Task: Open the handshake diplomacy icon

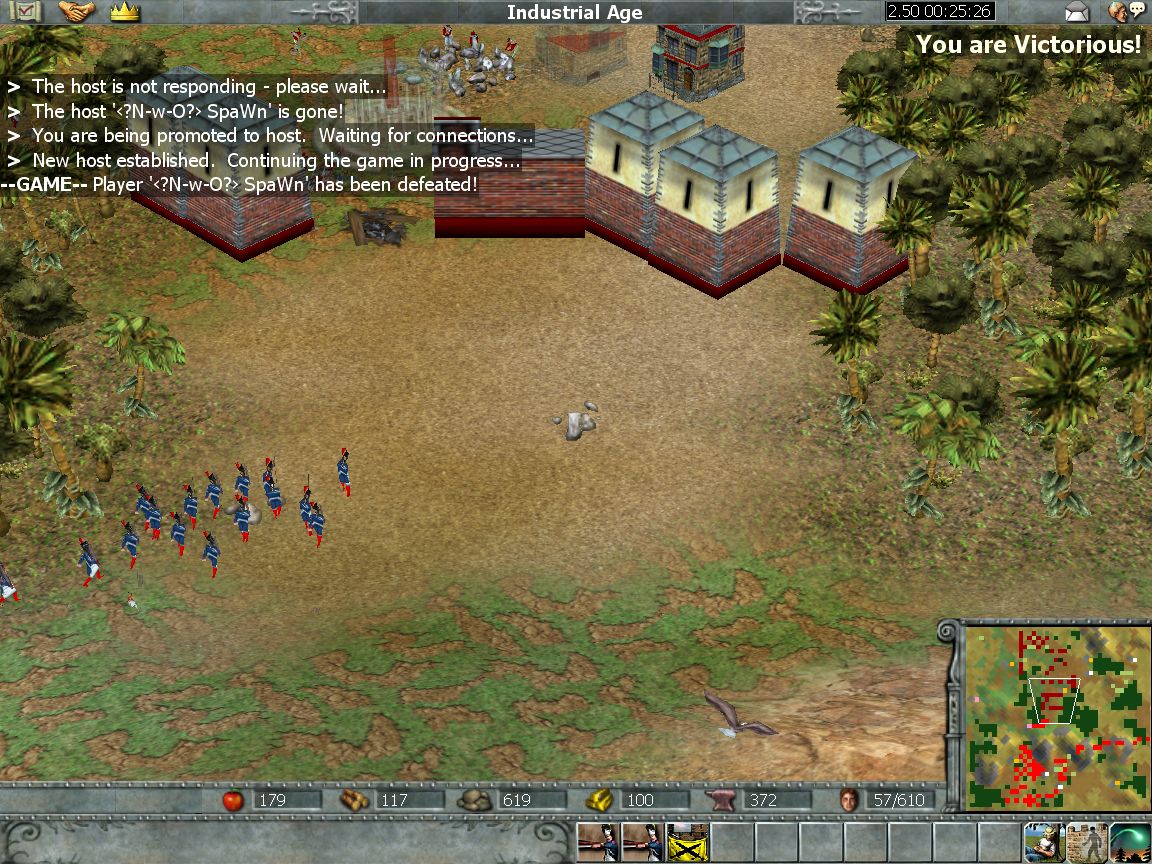Action: [x=76, y=12]
